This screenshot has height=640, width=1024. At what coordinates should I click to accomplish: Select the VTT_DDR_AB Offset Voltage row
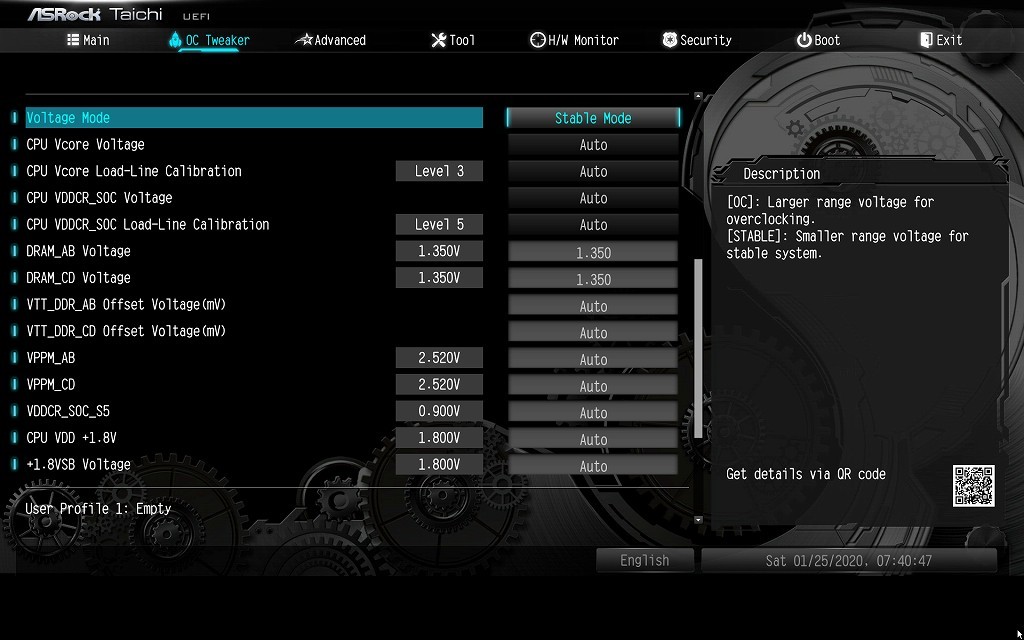point(126,305)
